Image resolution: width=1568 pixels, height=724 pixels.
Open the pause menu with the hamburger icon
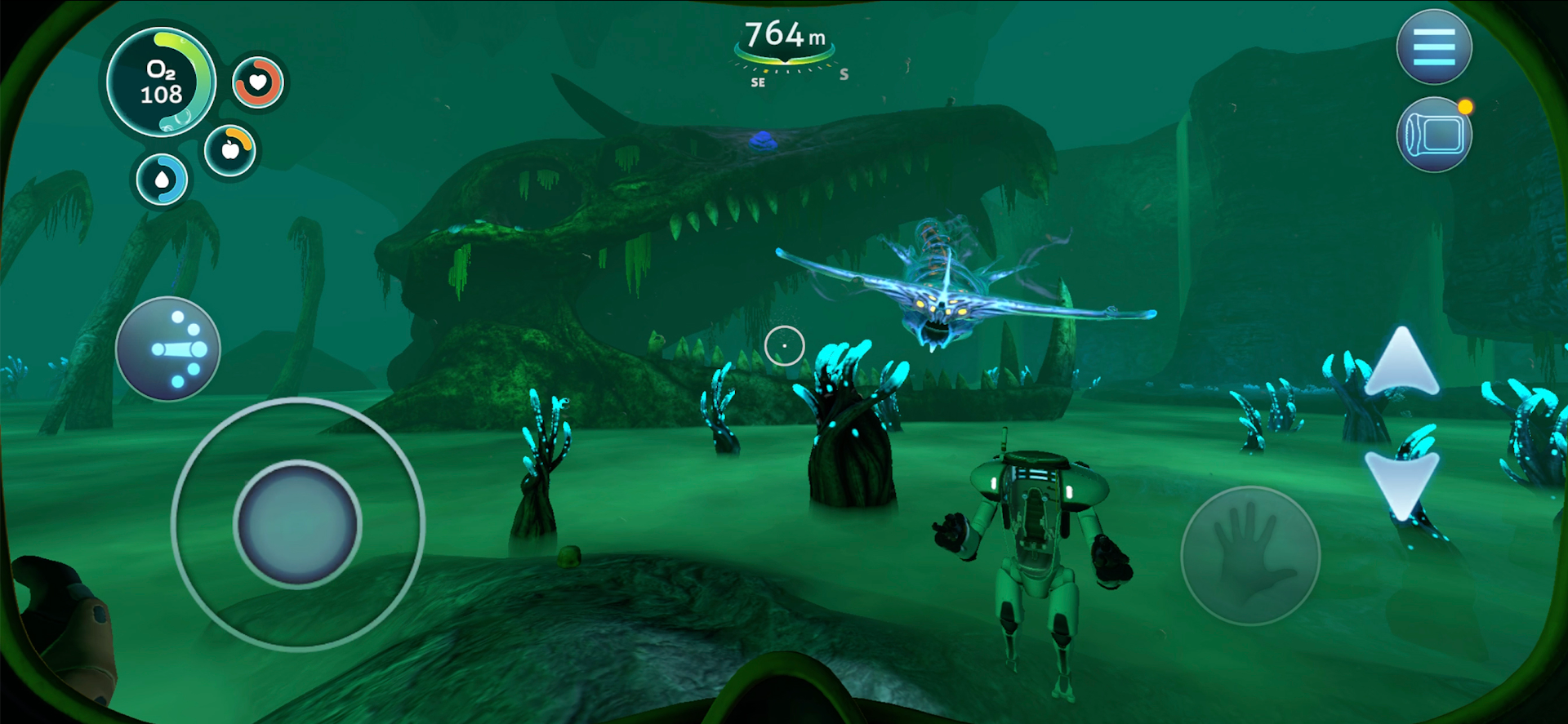1436,47
